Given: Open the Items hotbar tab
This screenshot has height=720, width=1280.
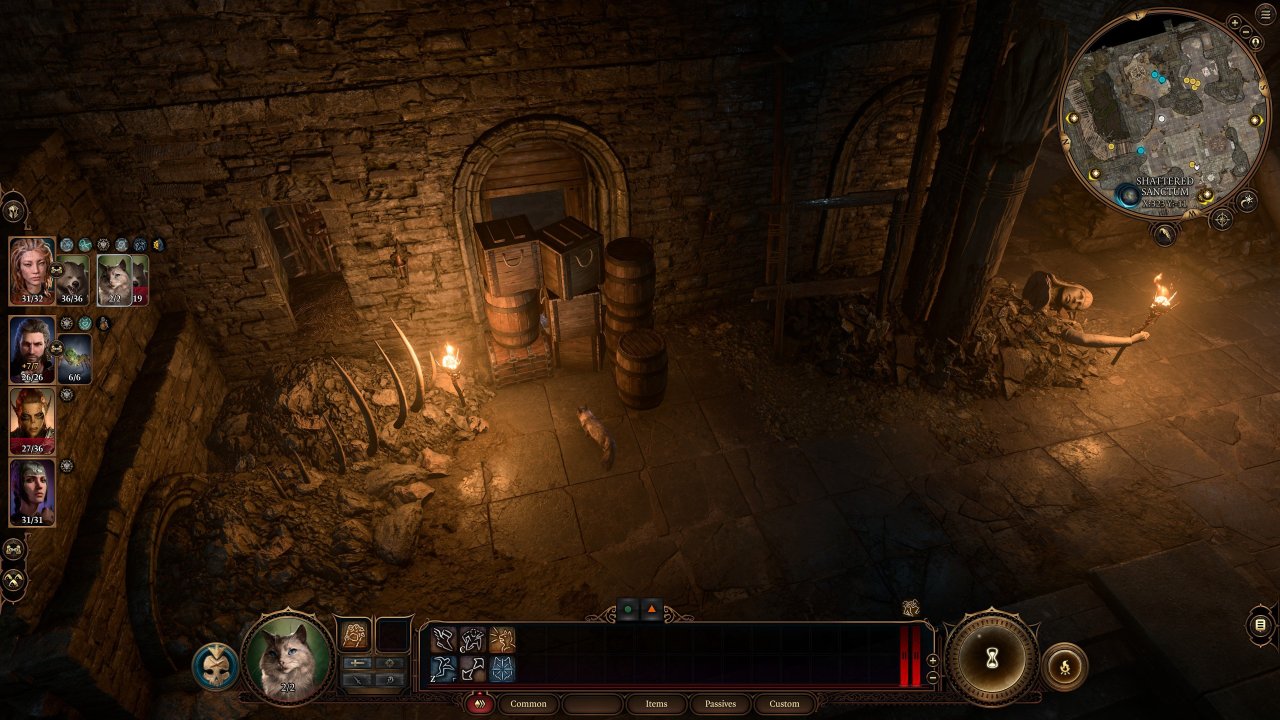Looking at the screenshot, I should tap(656, 704).
